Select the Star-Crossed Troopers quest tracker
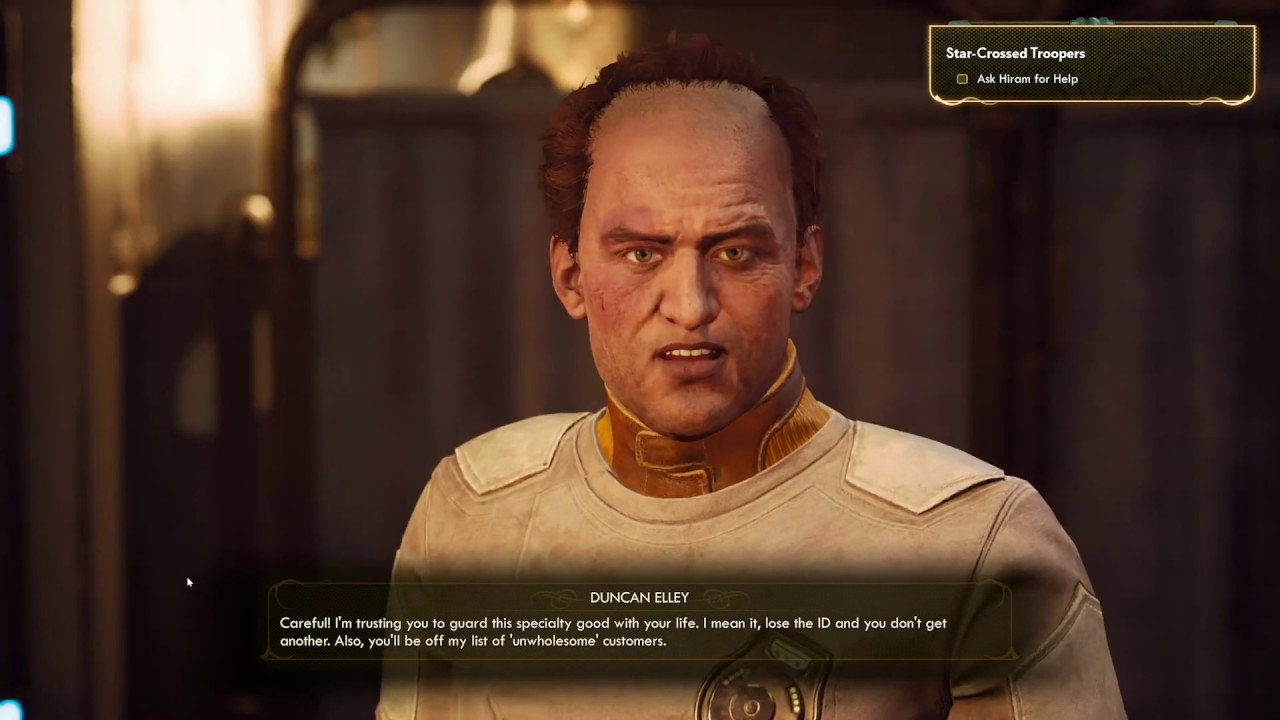 coord(1015,54)
